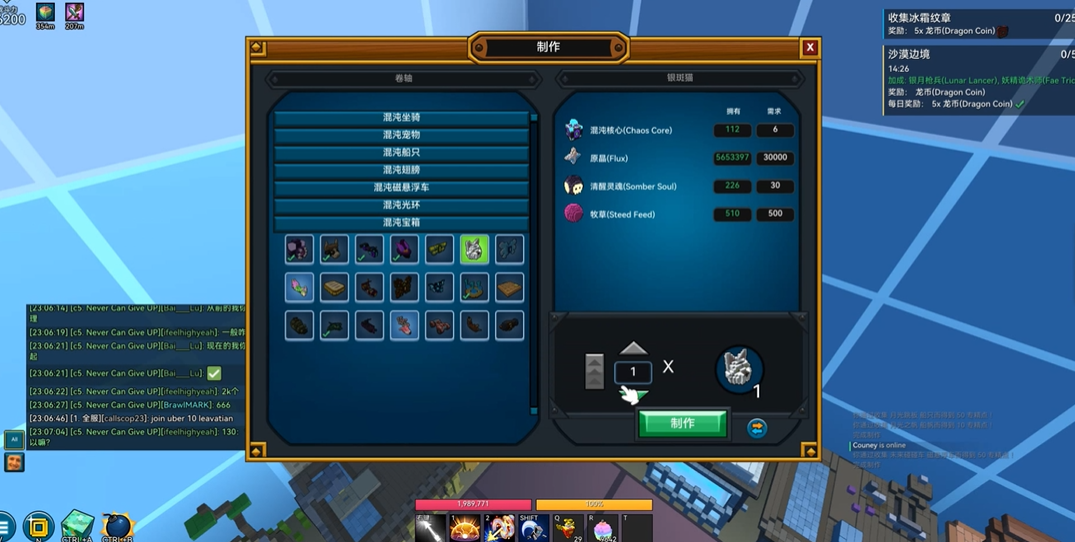The image size is (1075, 542).
Task: Open the 混沌磁悬浮车 category
Action: click(401, 188)
